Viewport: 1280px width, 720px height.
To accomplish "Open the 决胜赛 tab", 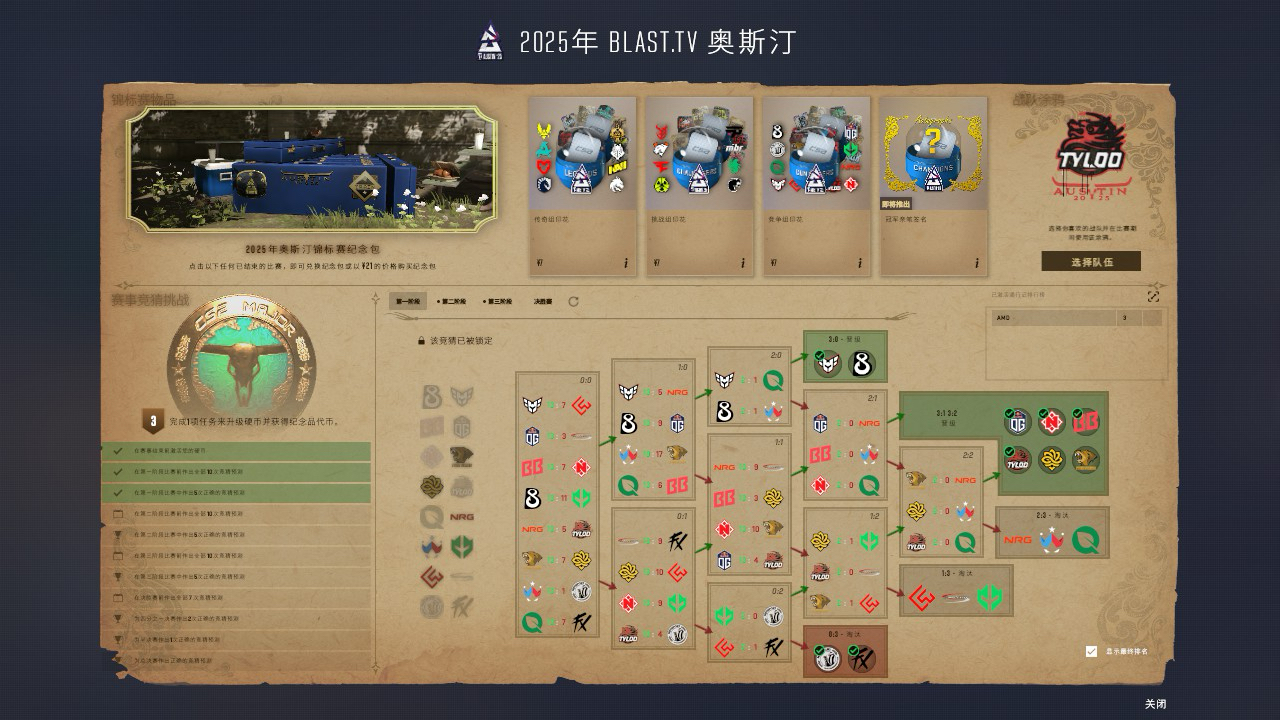I will click(543, 301).
